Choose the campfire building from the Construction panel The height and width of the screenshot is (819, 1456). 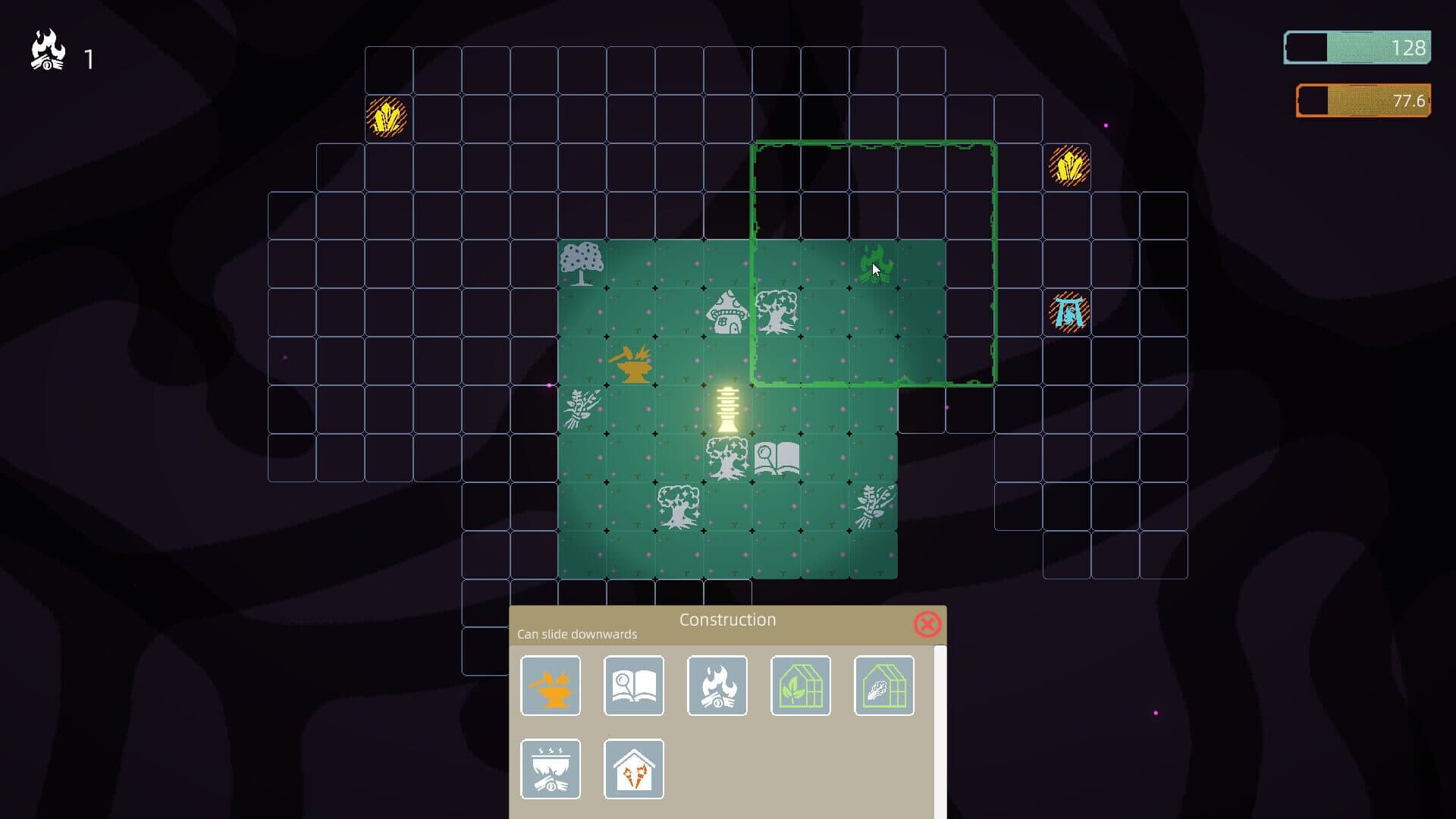point(717,686)
